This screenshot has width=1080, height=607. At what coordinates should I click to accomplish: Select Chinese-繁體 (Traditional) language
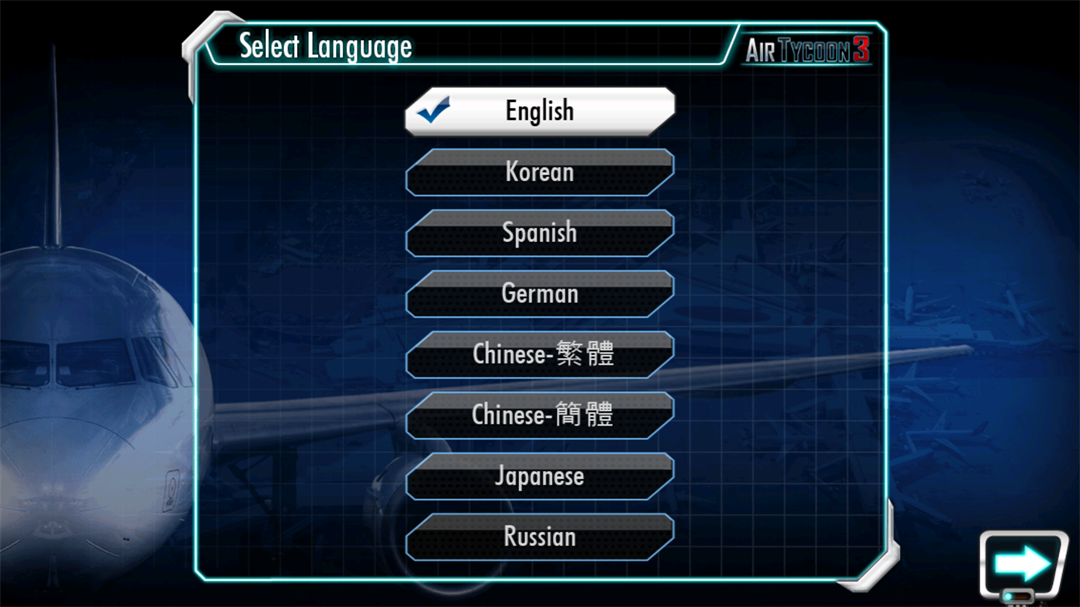tap(540, 355)
